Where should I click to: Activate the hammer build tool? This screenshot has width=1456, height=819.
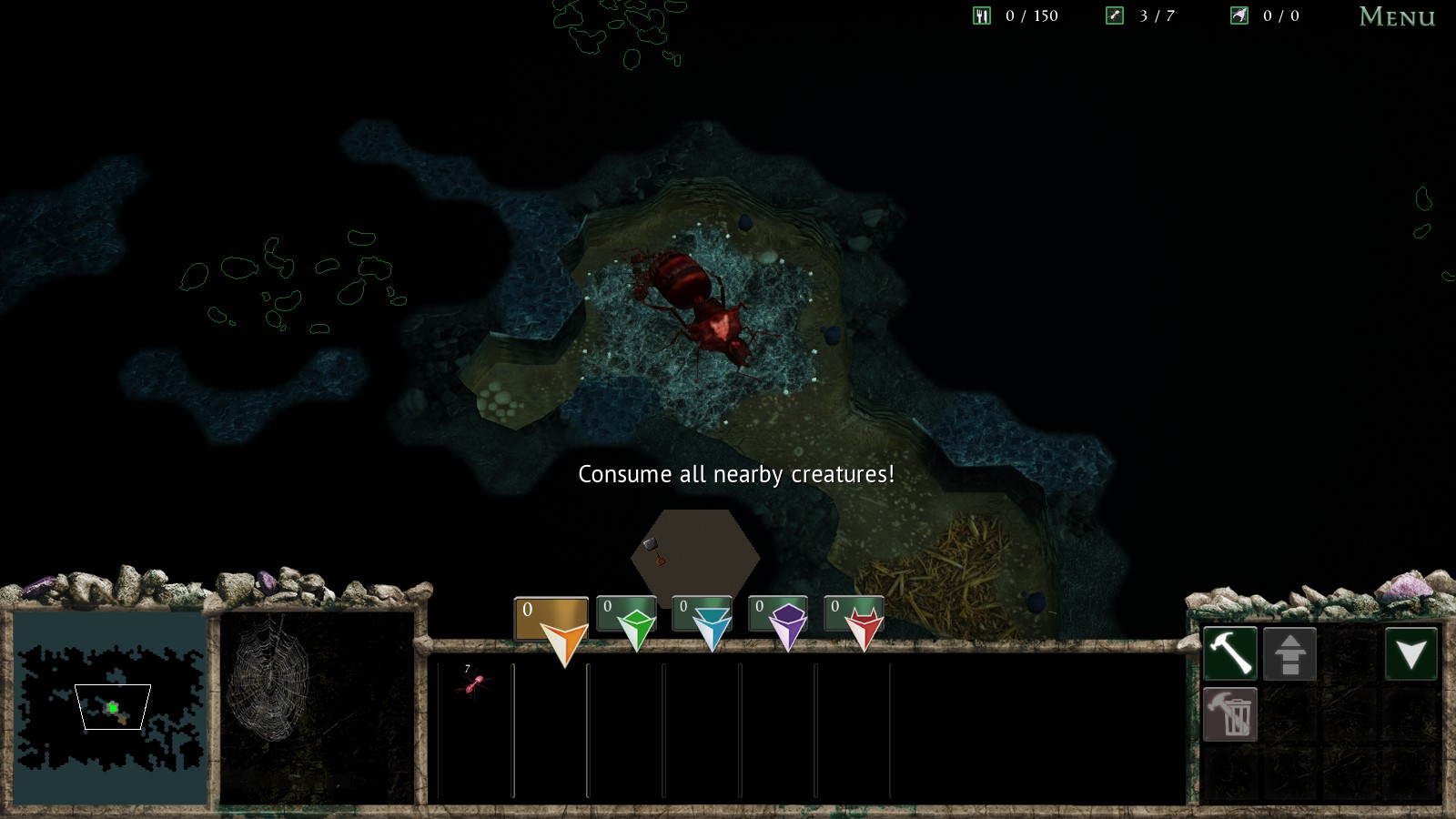click(x=1230, y=652)
